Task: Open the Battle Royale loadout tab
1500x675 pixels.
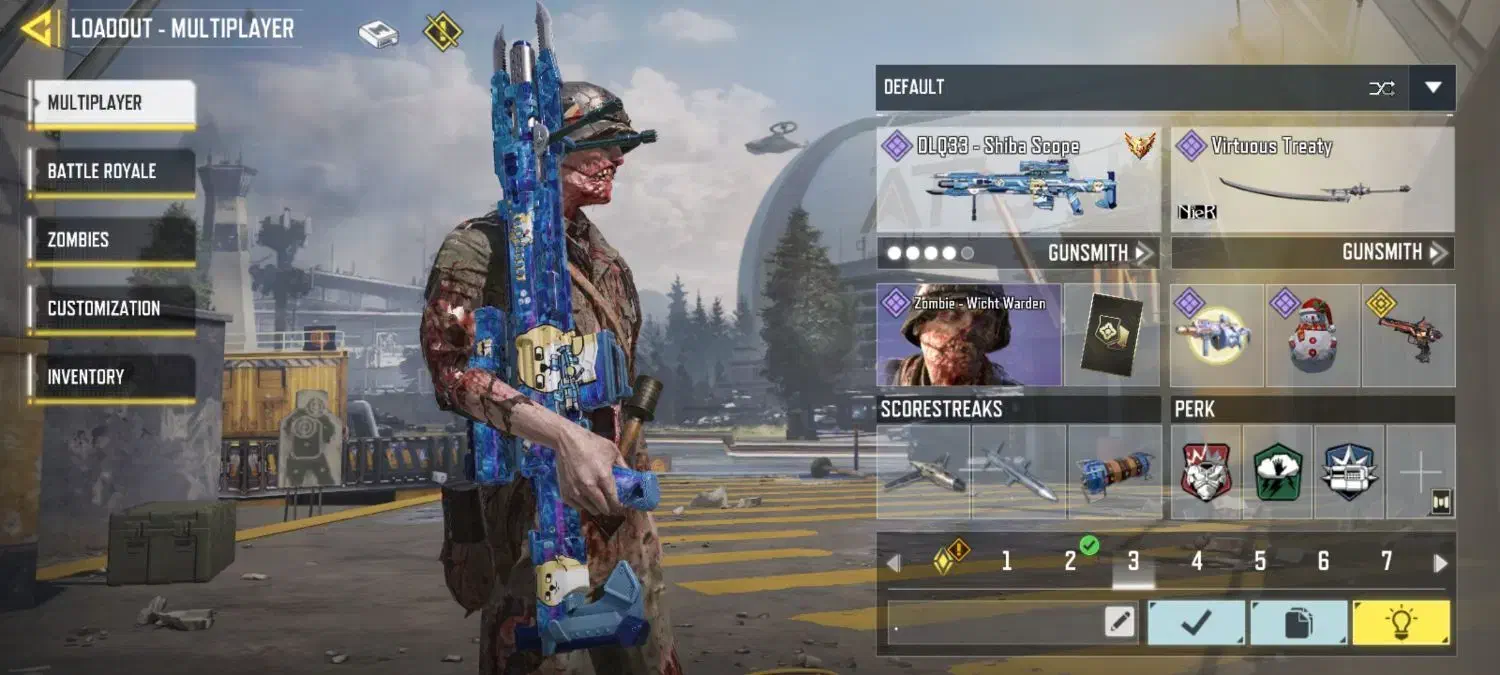Action: 112,171
